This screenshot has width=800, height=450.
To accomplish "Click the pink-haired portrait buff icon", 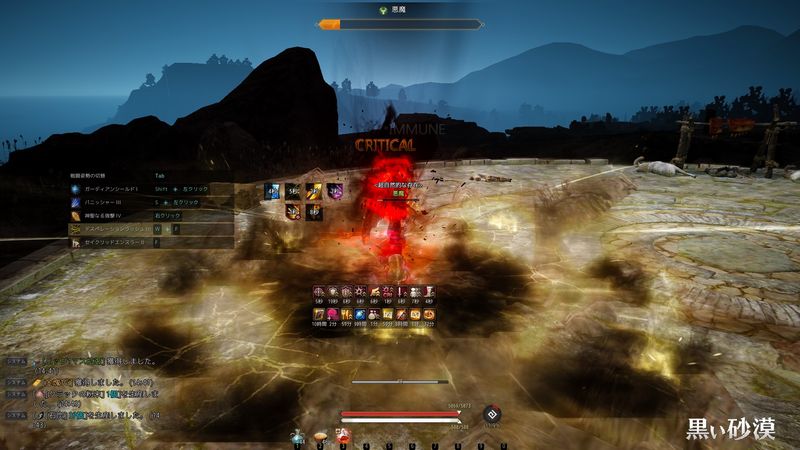I will 334,314.
